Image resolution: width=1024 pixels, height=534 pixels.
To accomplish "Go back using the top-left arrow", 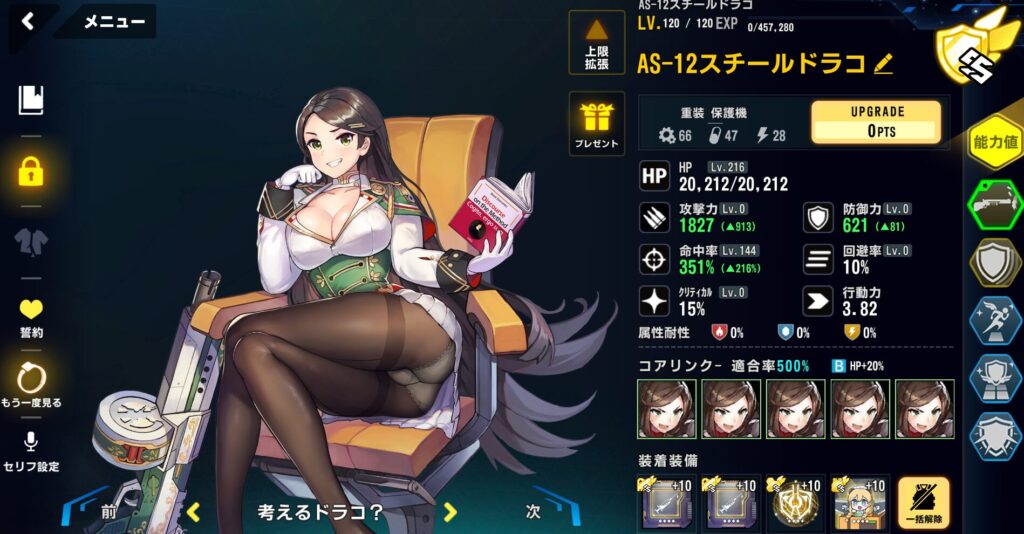I will click(x=28, y=21).
